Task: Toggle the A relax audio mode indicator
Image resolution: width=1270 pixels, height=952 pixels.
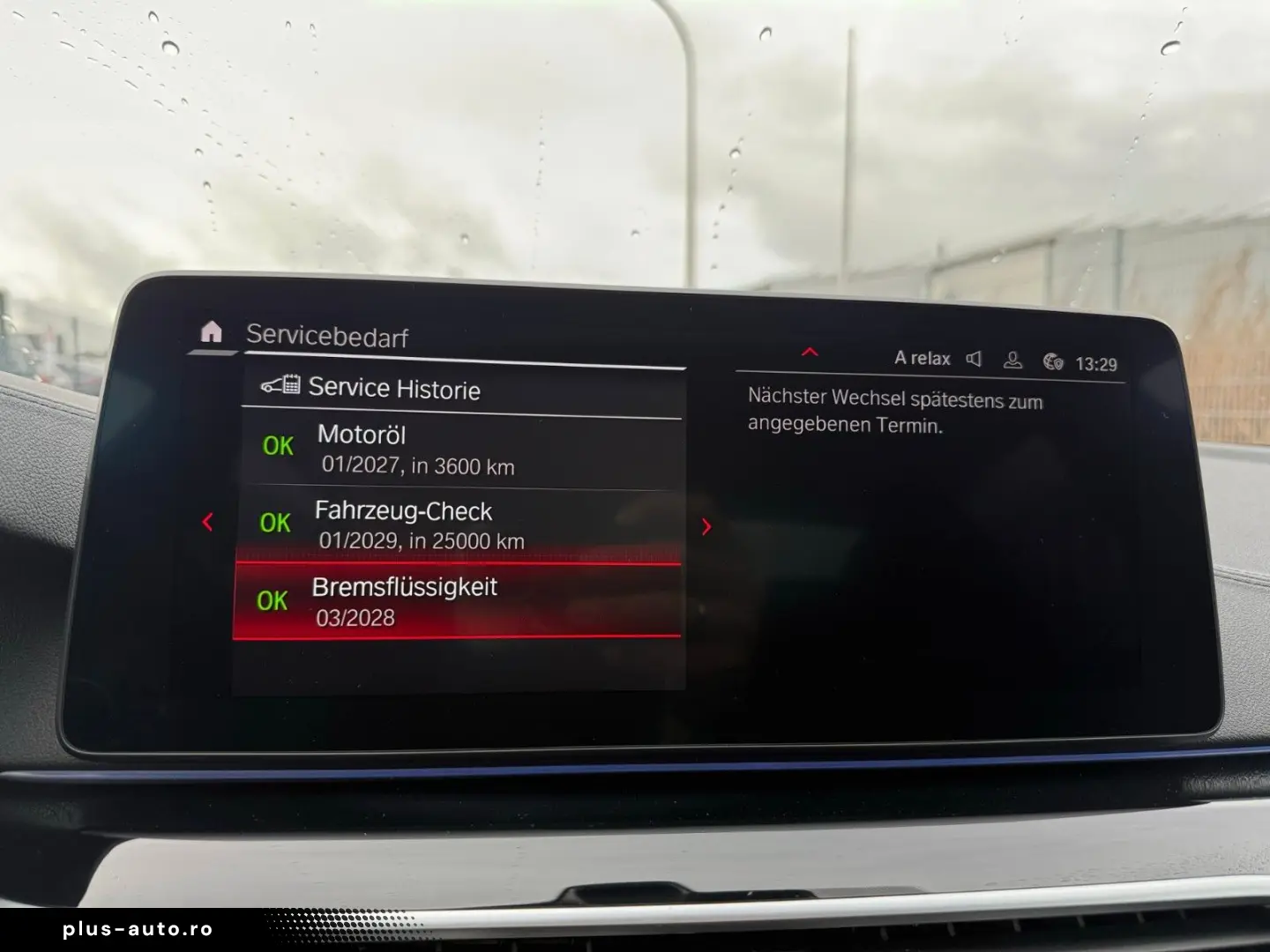Action: (x=923, y=358)
